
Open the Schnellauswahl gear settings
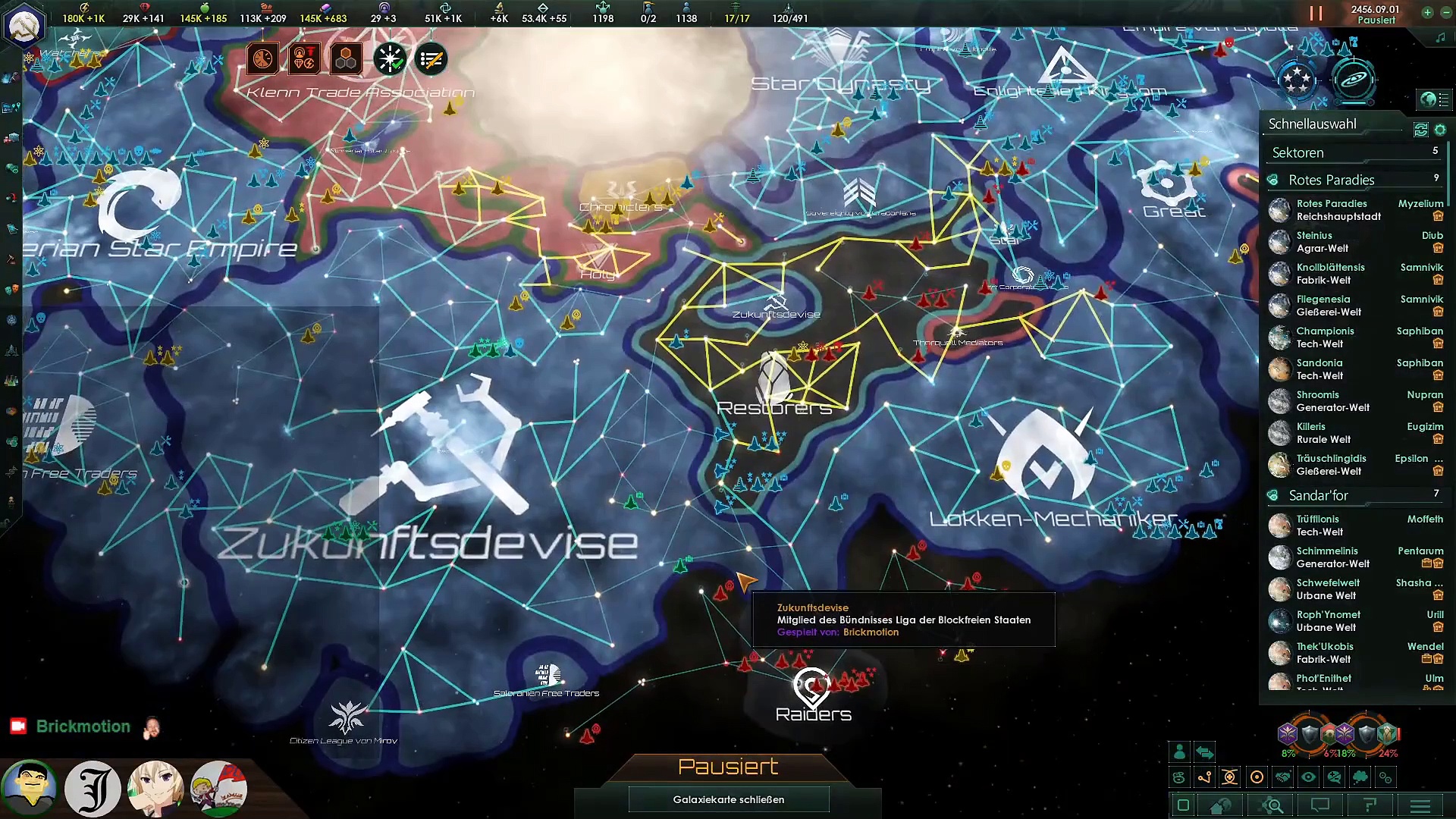click(x=1440, y=130)
